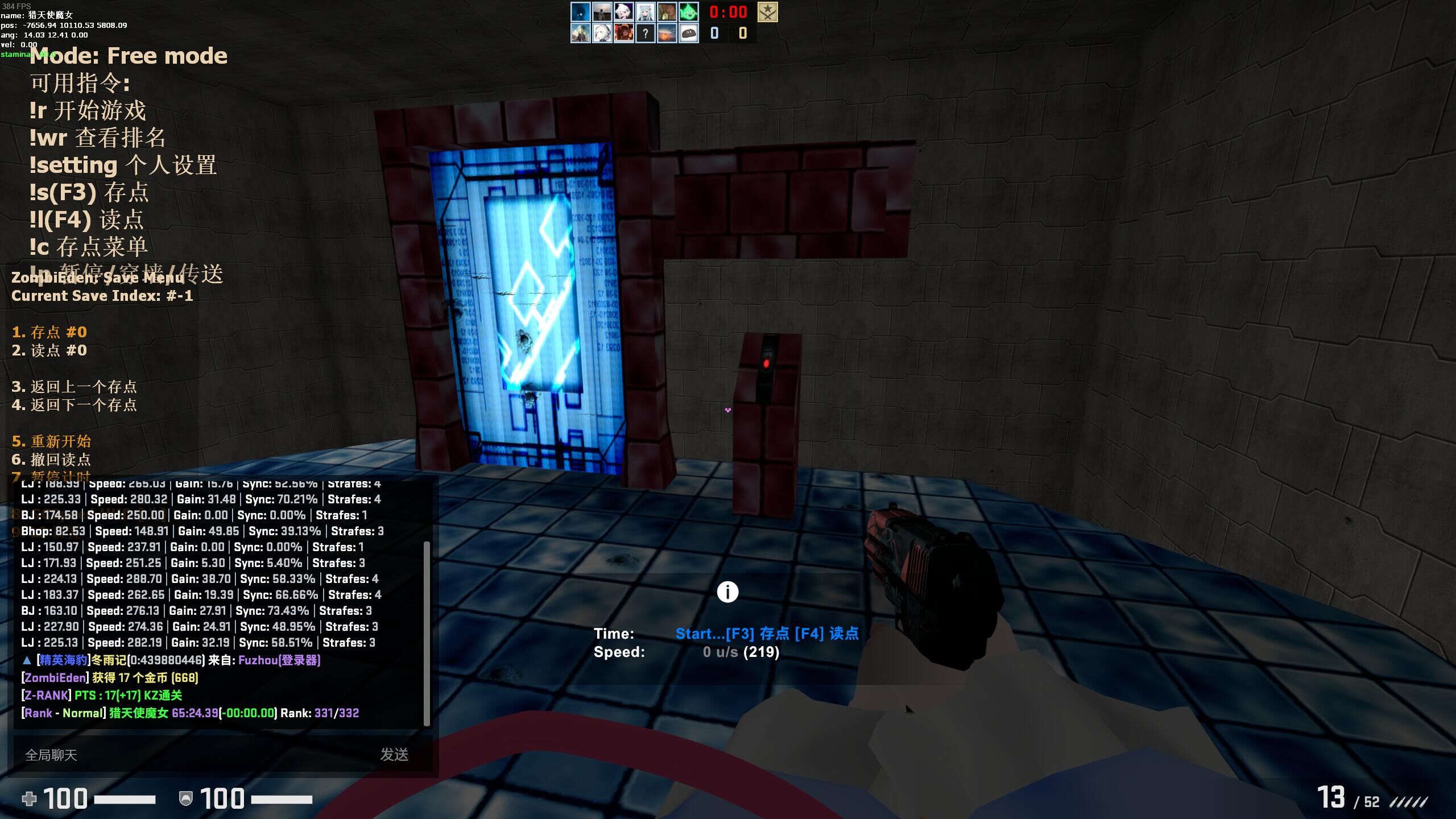Screen dimensions: 1456x819
Task: Click the white info circle icon
Action: (x=727, y=592)
